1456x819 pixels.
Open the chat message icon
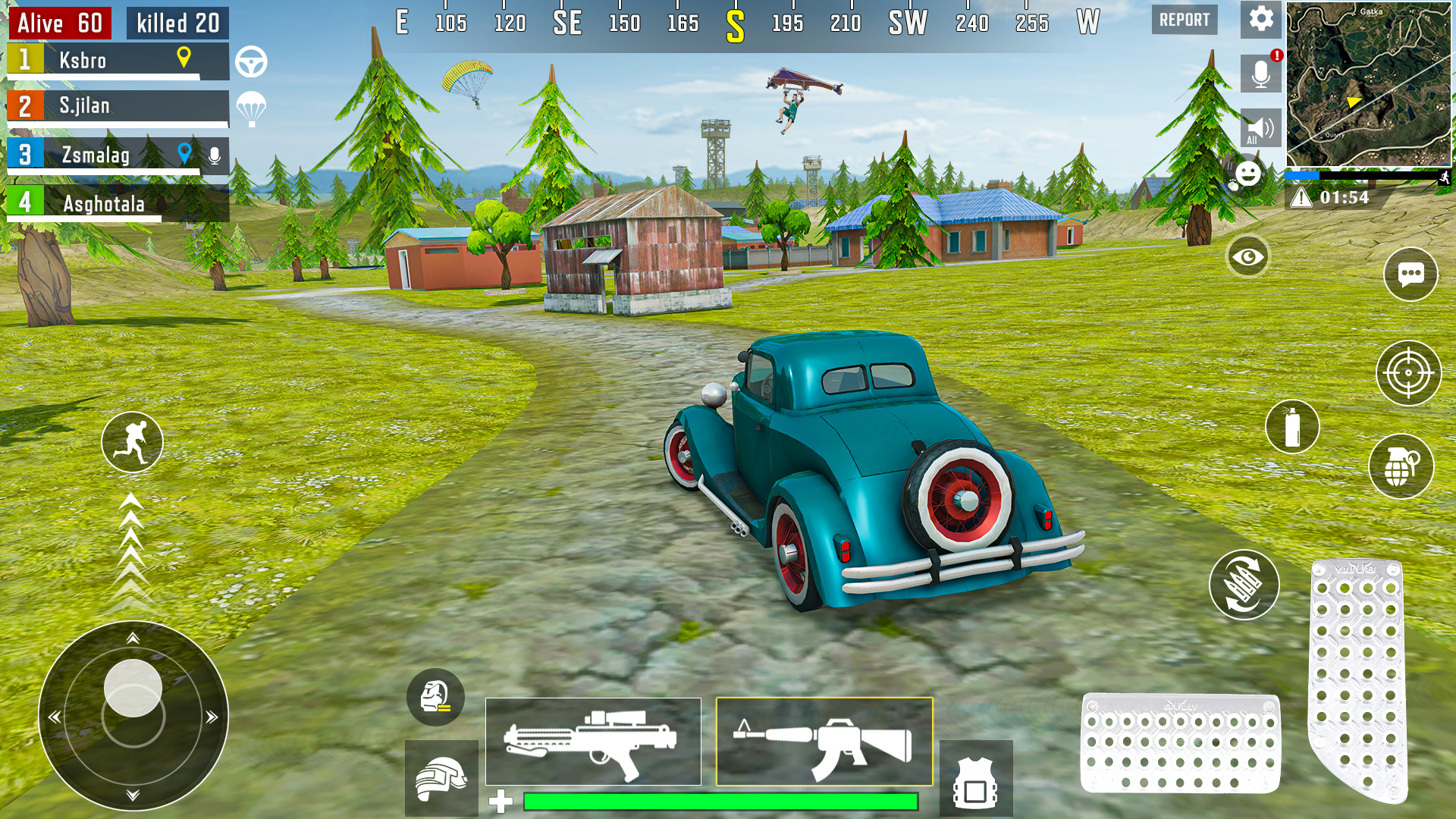[x=1411, y=275]
